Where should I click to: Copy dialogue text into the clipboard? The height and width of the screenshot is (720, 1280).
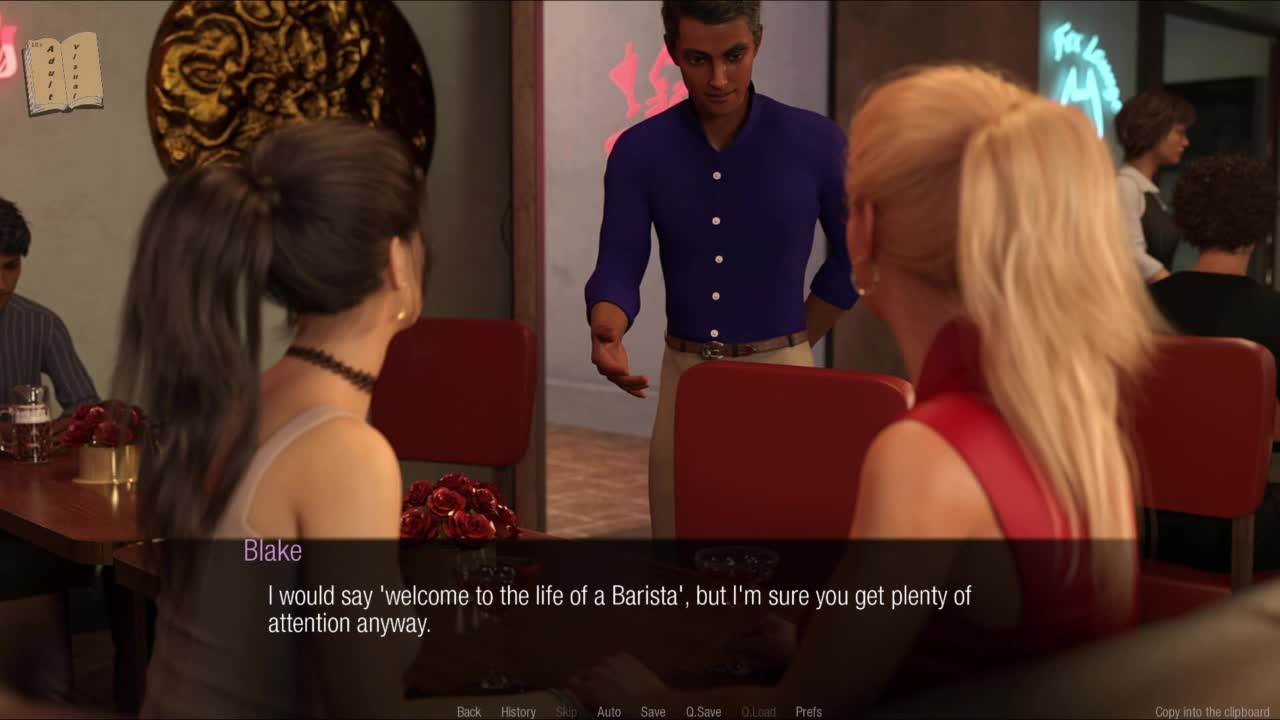click(x=1211, y=712)
